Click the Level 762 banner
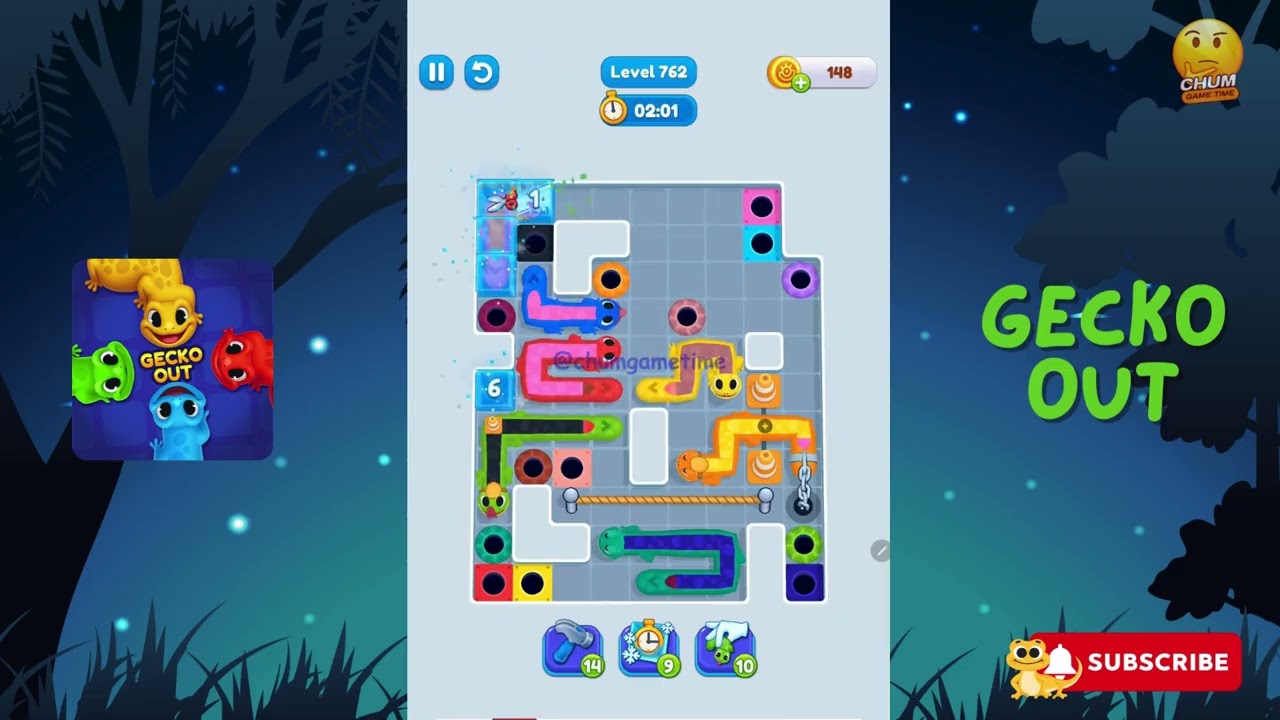The height and width of the screenshot is (720, 1280). point(648,71)
